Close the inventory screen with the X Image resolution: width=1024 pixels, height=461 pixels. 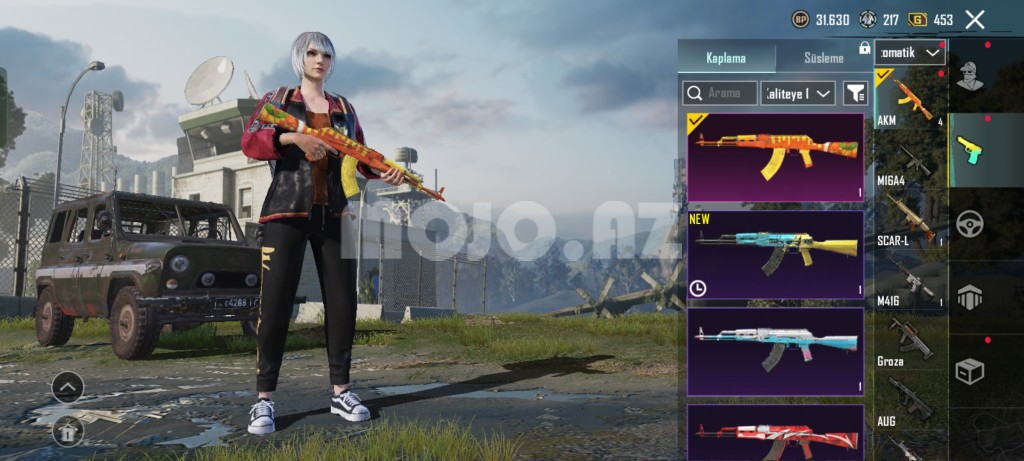click(x=975, y=19)
